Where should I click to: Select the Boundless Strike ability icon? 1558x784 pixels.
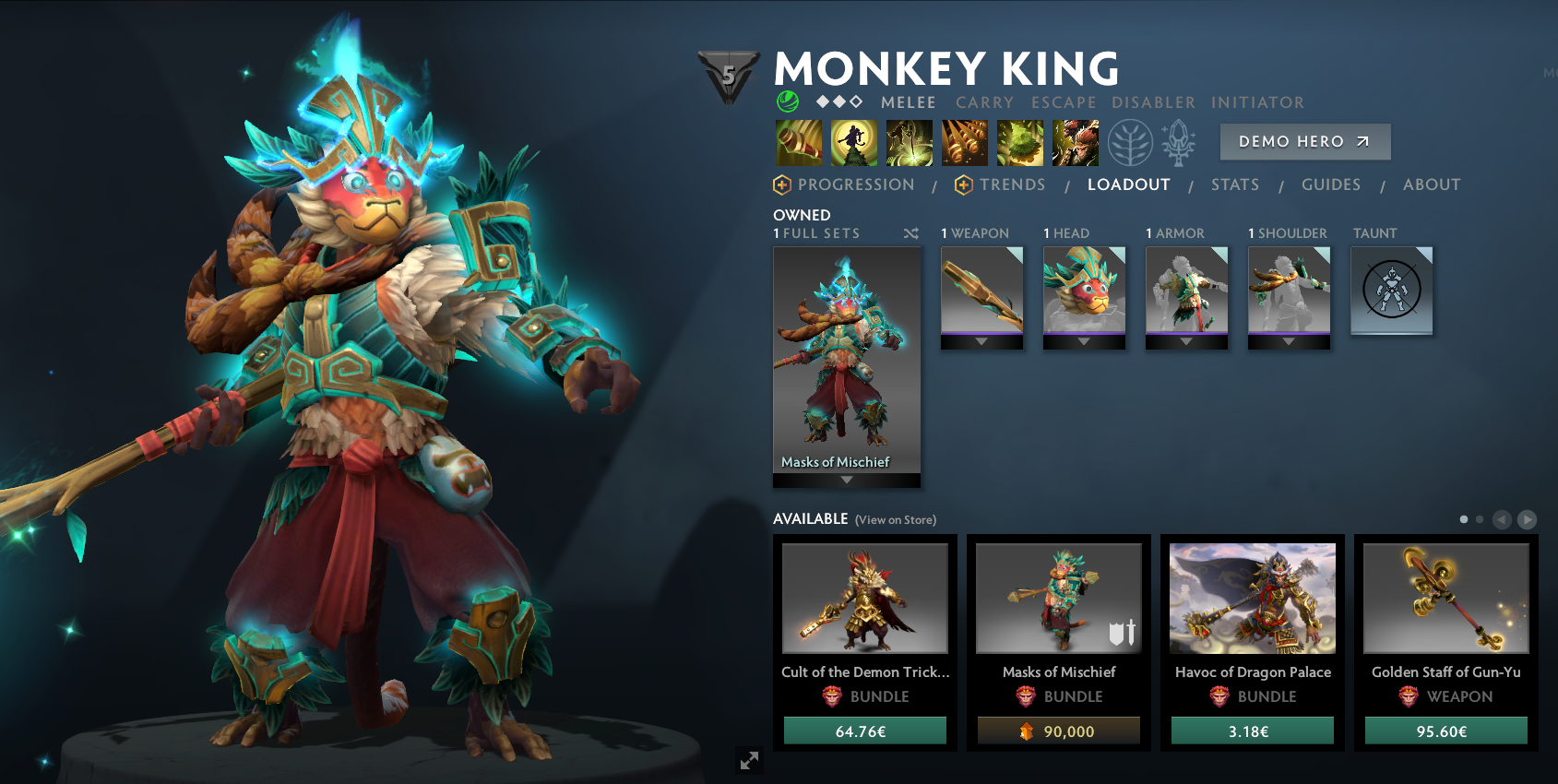coord(799,142)
